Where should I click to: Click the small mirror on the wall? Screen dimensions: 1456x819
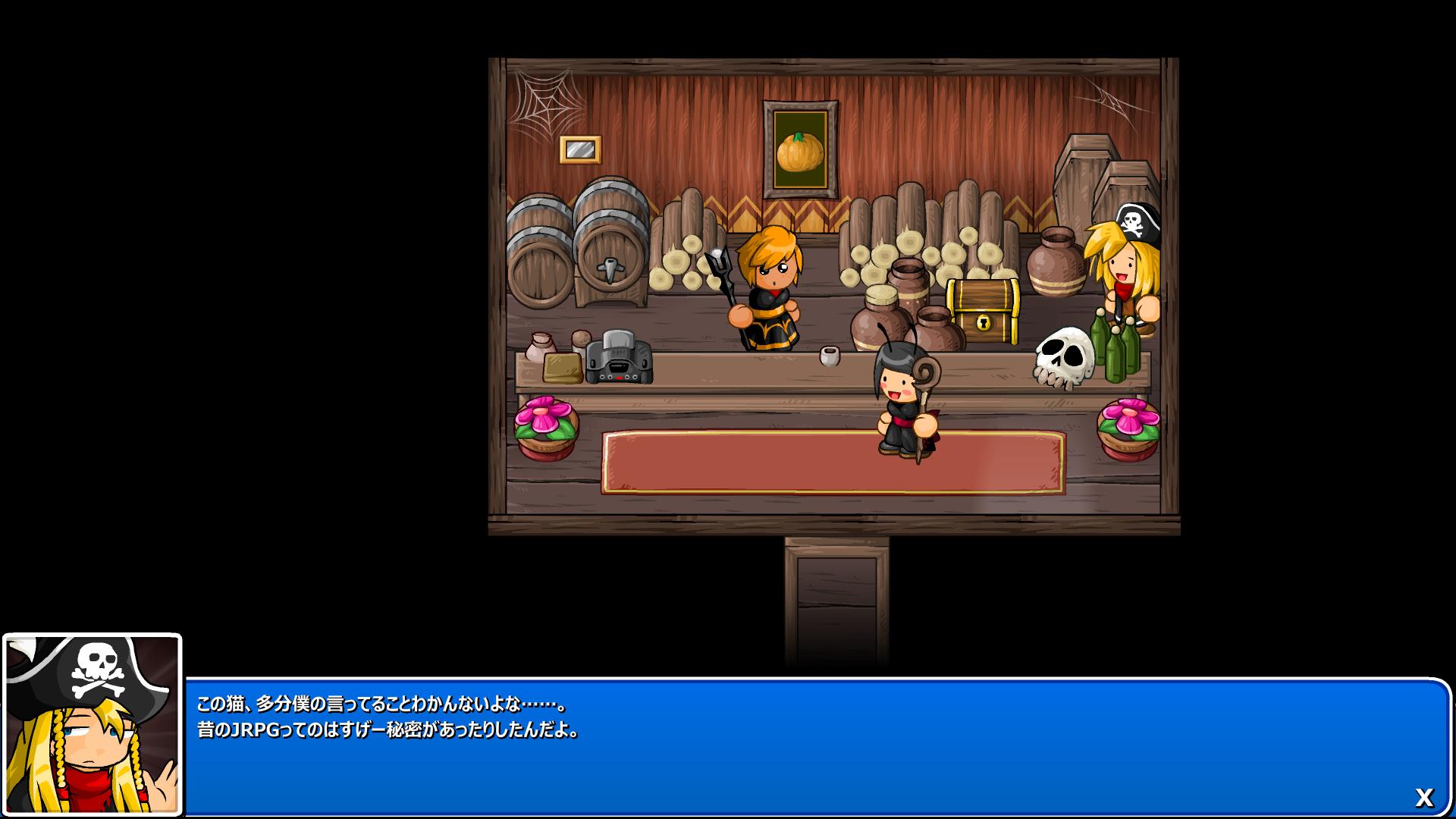(579, 149)
